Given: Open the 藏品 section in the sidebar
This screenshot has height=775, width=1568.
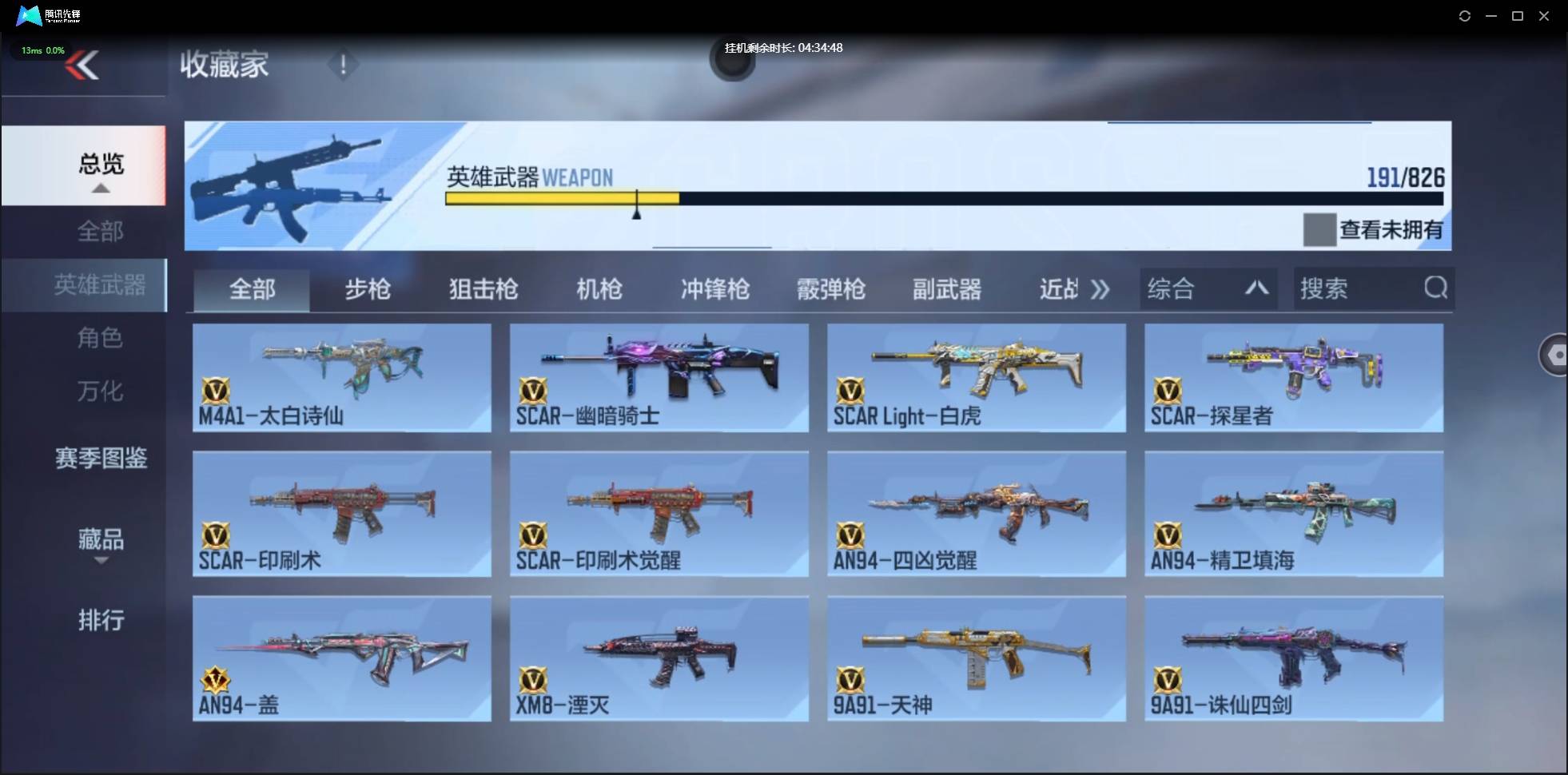Looking at the screenshot, I should pos(100,540).
